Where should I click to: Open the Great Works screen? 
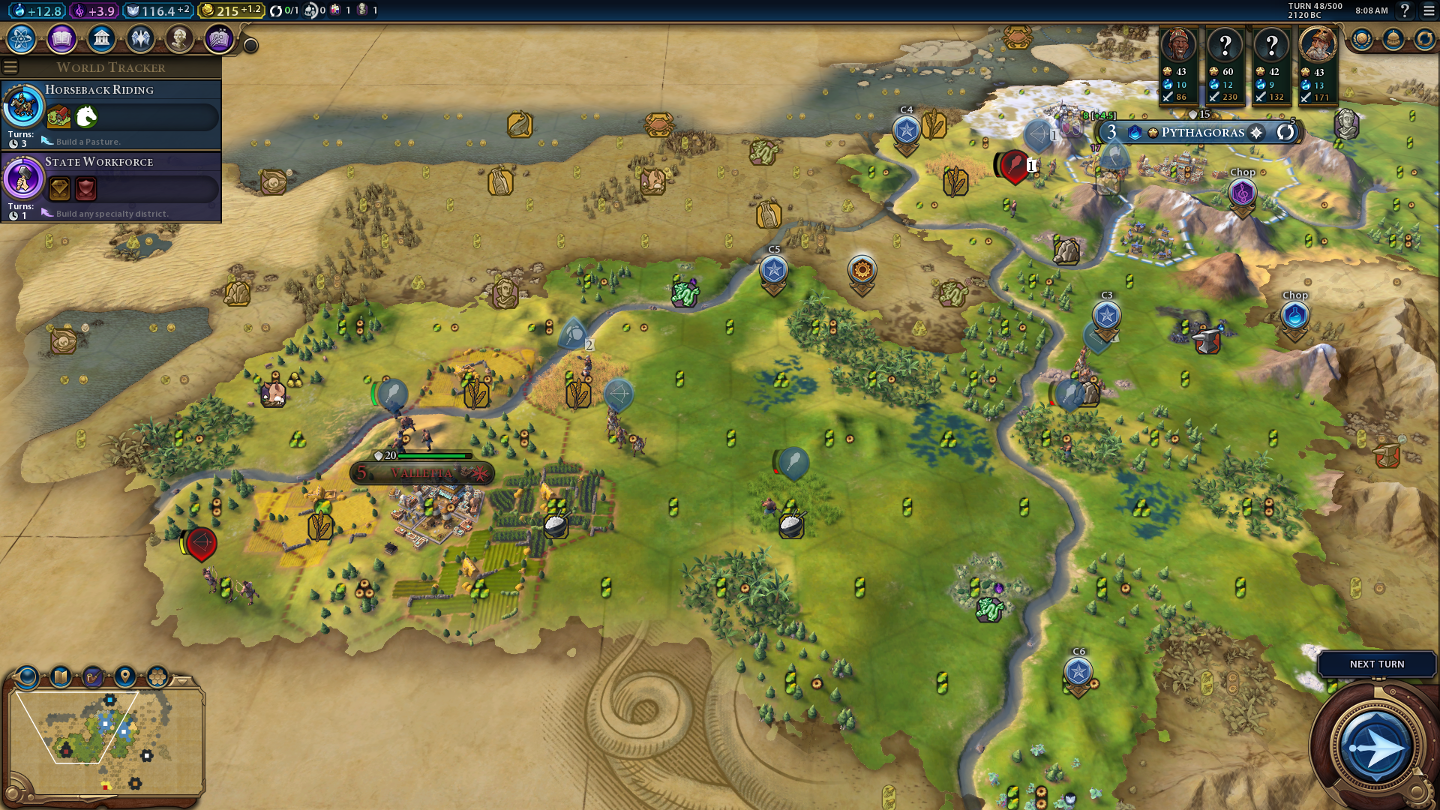[x=219, y=39]
